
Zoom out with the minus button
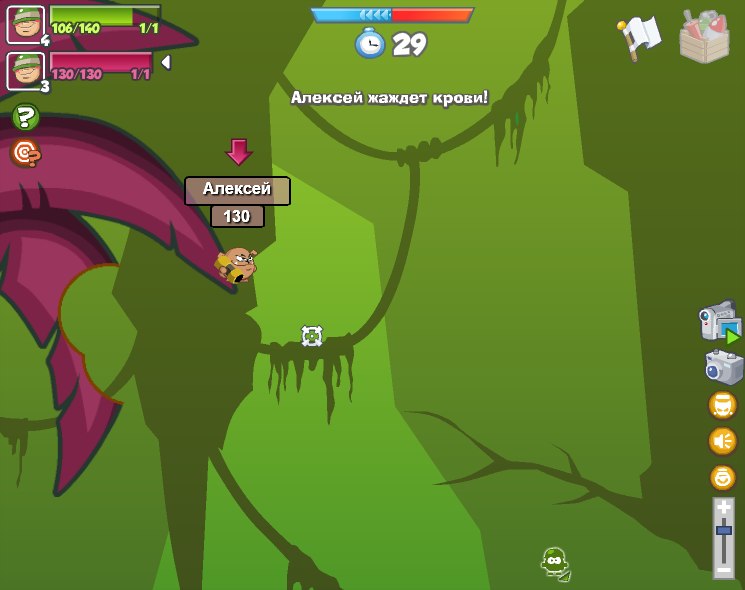click(x=724, y=570)
